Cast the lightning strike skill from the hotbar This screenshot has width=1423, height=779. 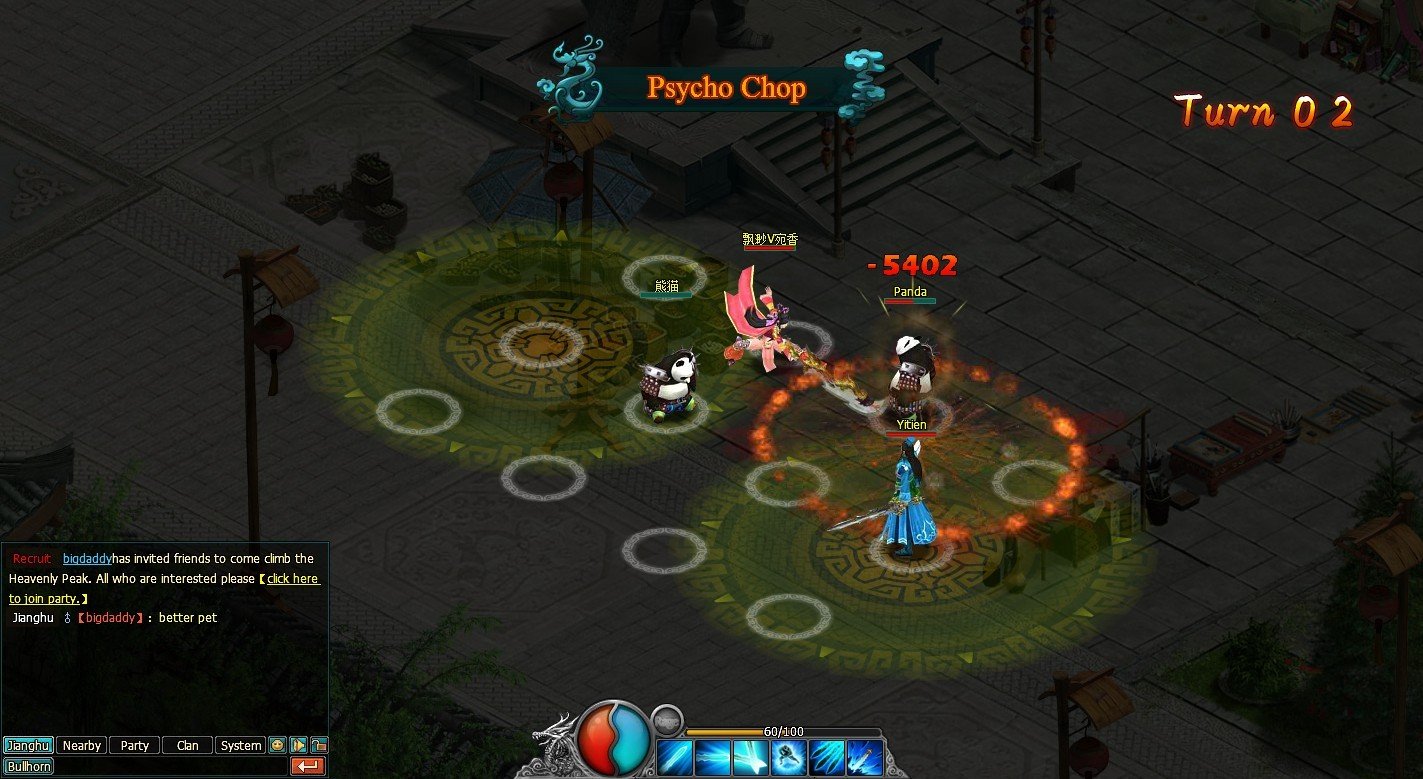coord(712,757)
